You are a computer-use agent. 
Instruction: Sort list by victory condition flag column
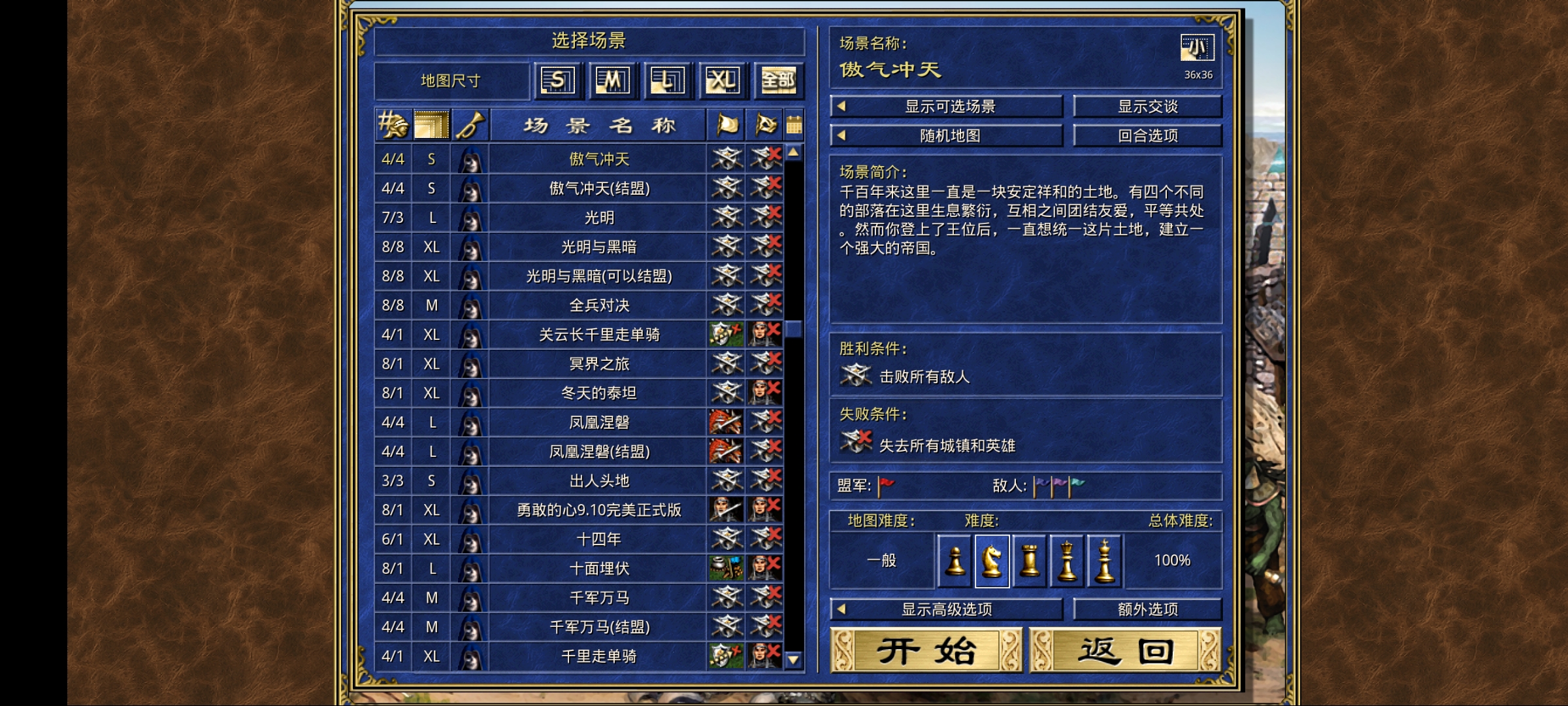coord(725,125)
